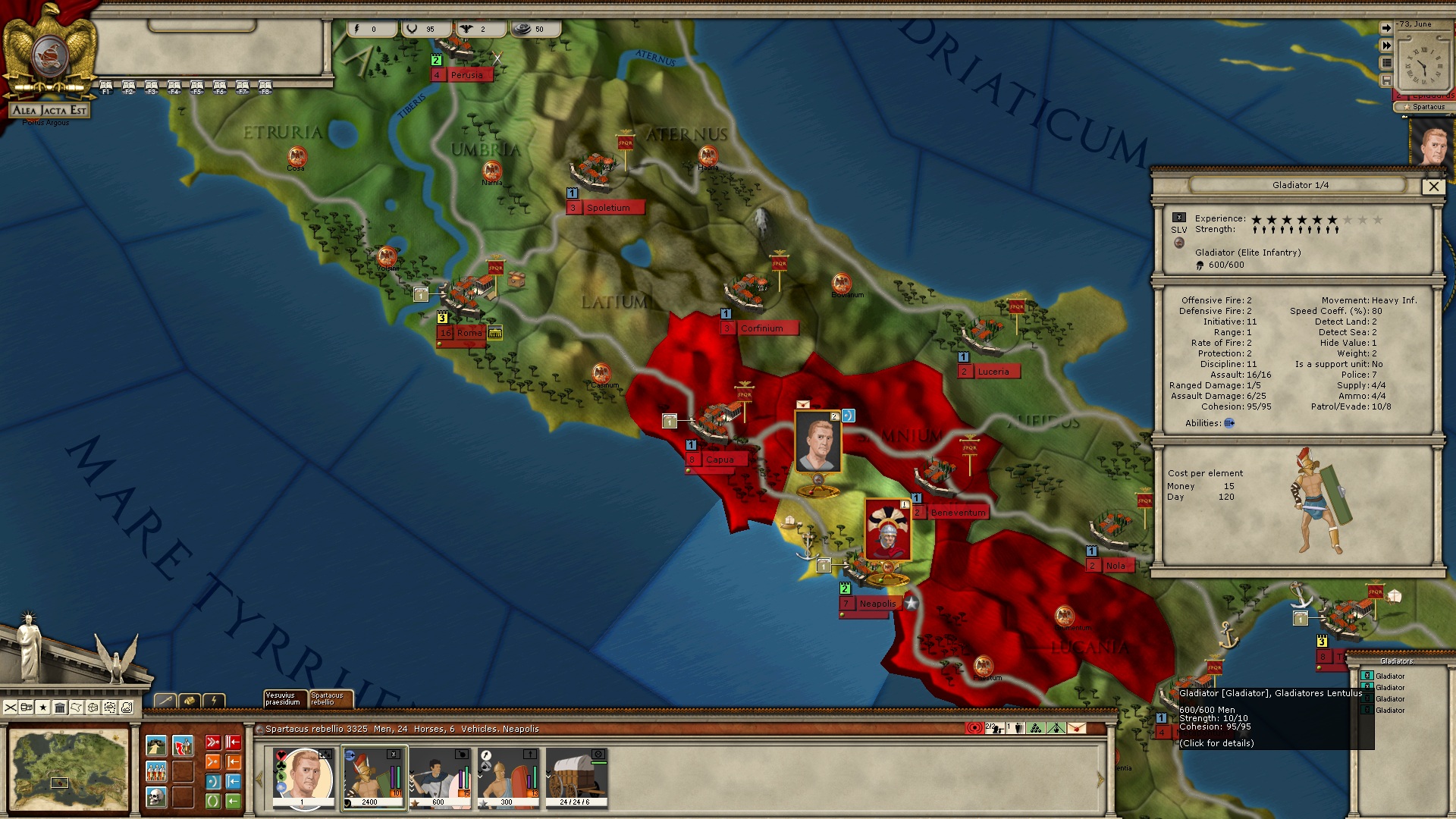Switch to the Vesuvius praesidium tab
The width and height of the screenshot is (1456, 819).
284,698
